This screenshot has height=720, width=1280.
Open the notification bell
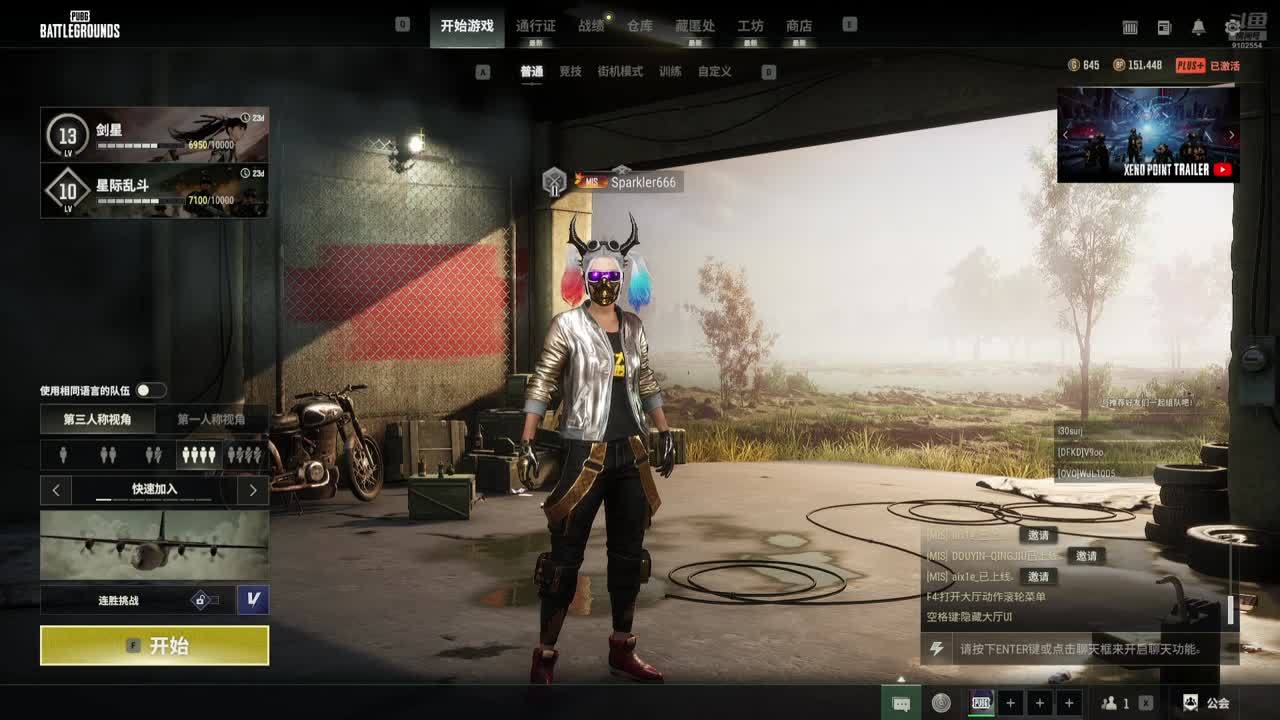click(1198, 28)
